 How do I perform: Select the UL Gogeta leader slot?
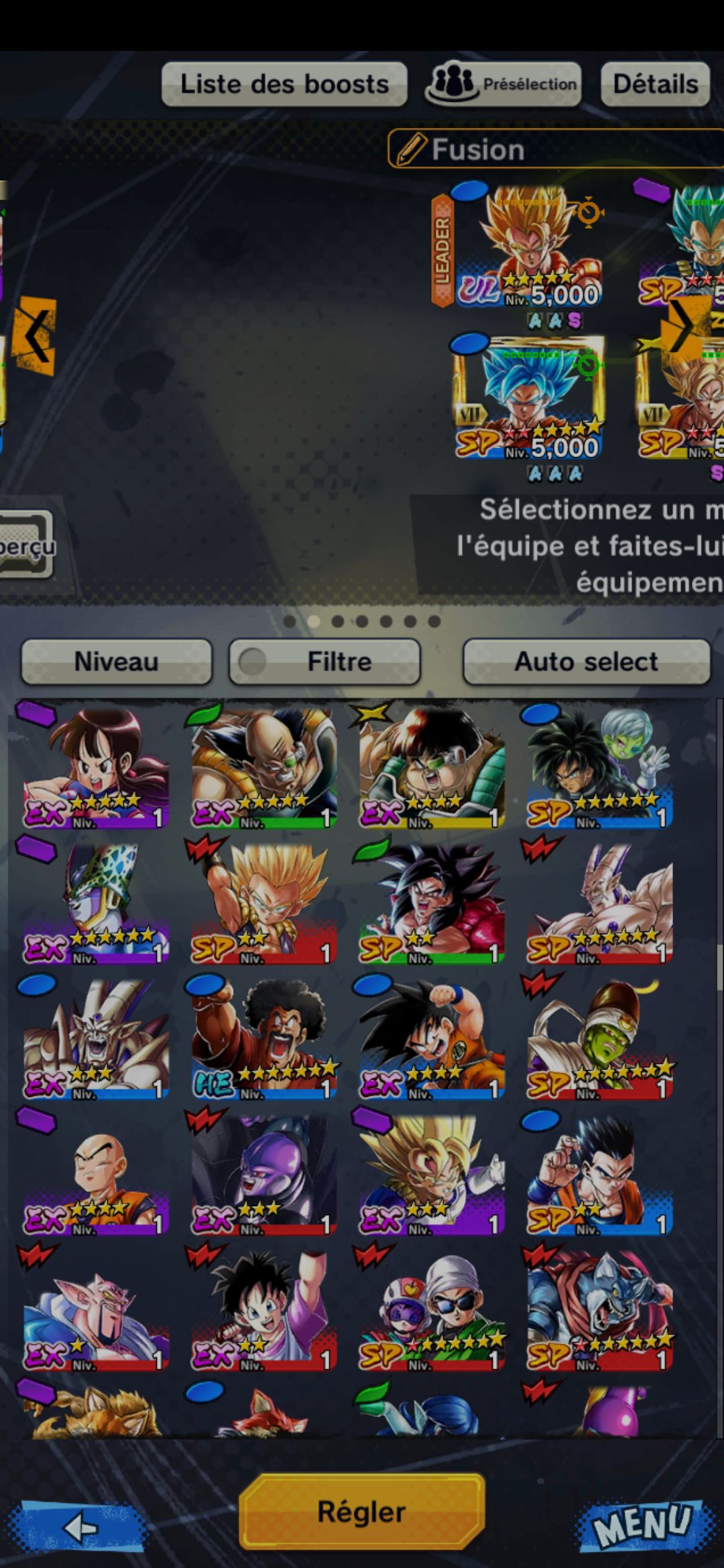(x=530, y=248)
